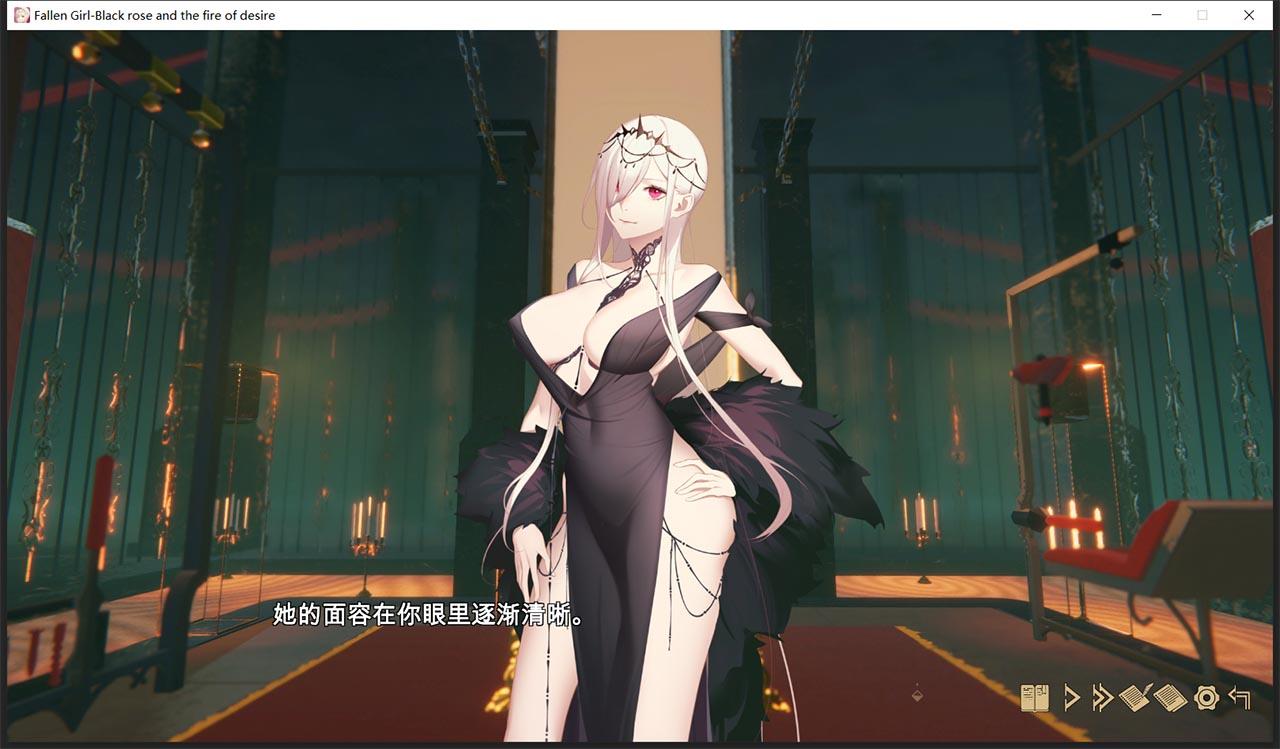This screenshot has height=749, width=1280.
Task: Minimize the game window
Action: point(1155,15)
